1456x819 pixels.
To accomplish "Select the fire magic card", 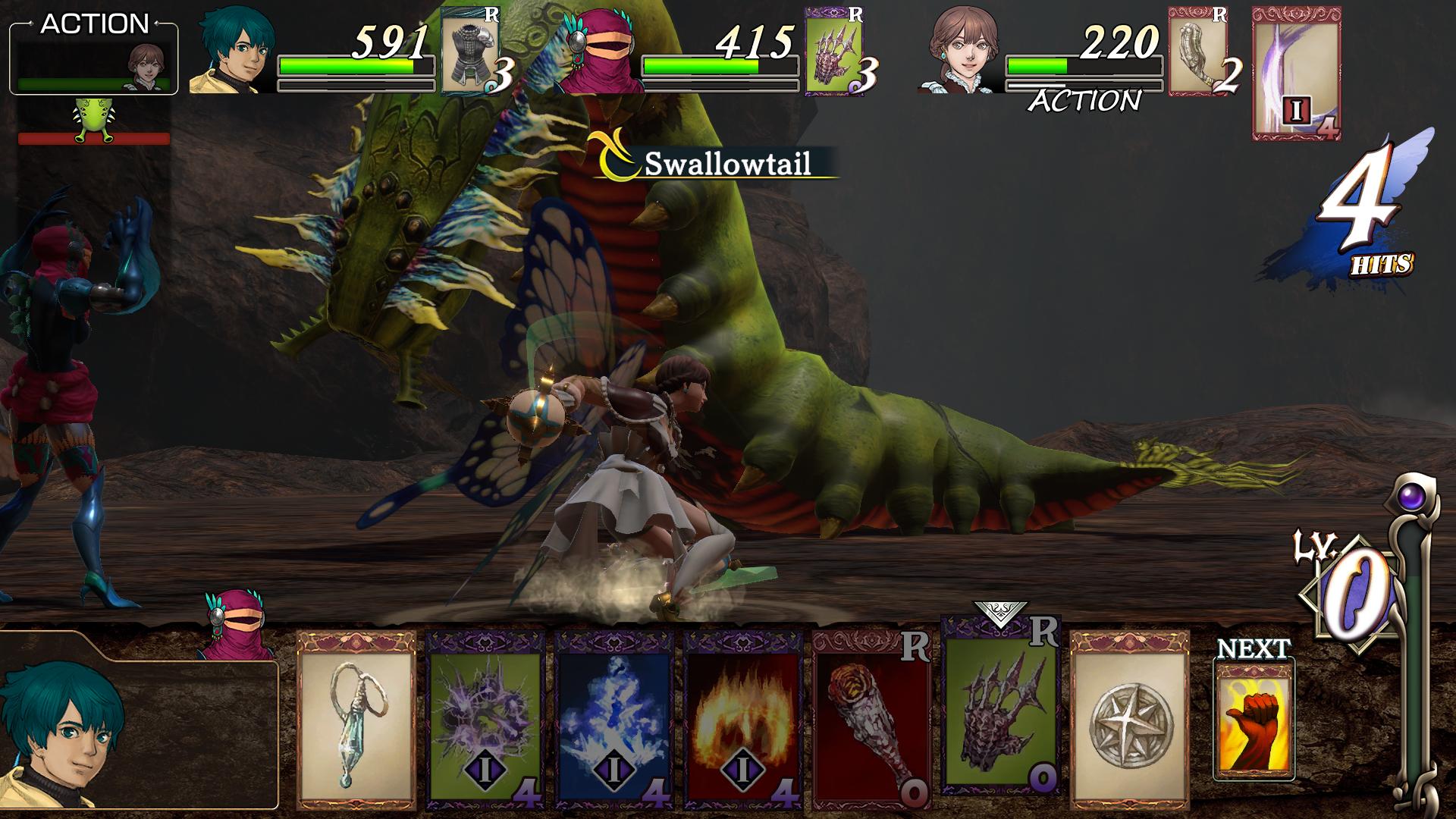I will click(742, 719).
